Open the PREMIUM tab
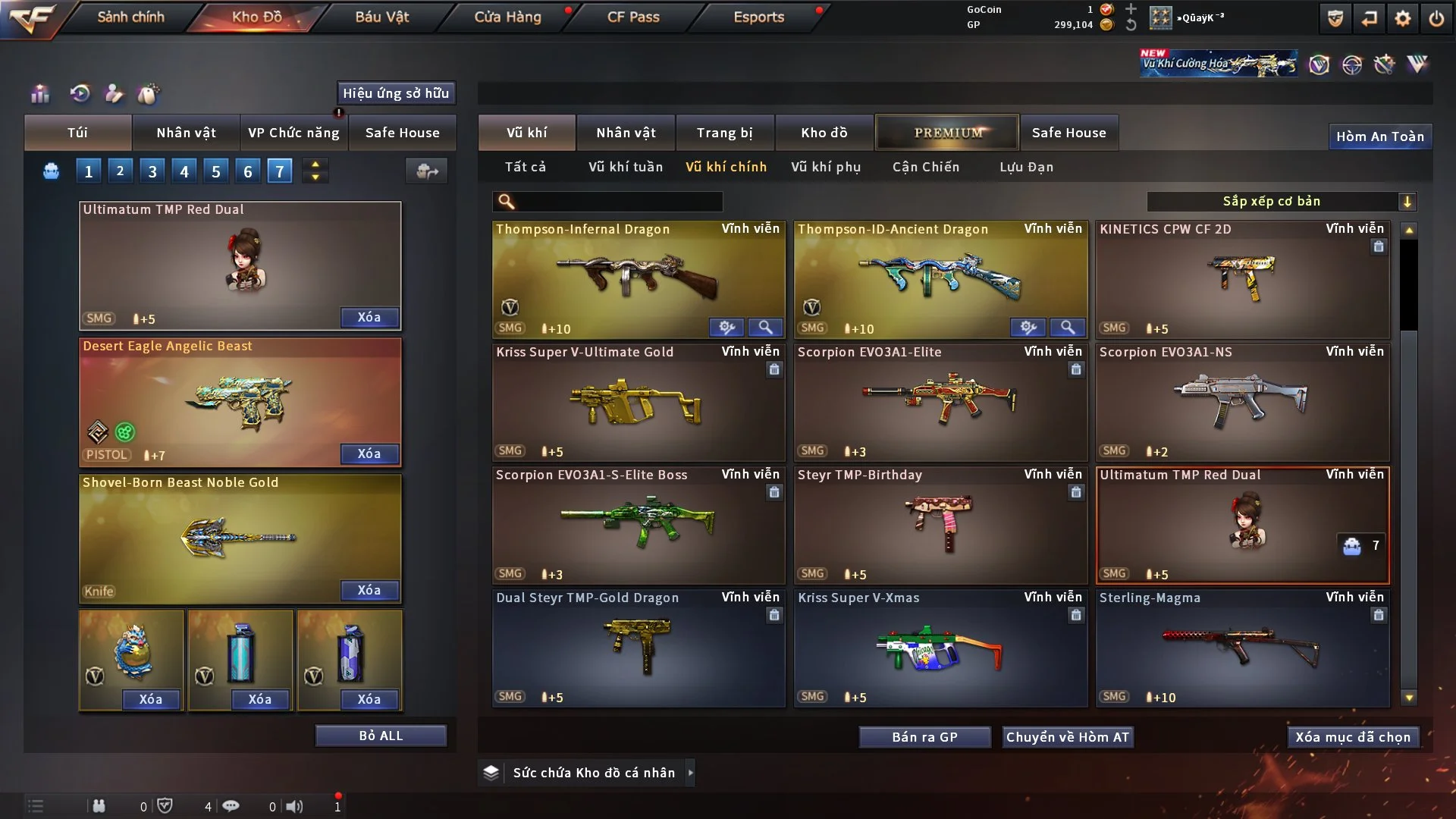Screen dimensions: 1456x819 tap(947, 133)
